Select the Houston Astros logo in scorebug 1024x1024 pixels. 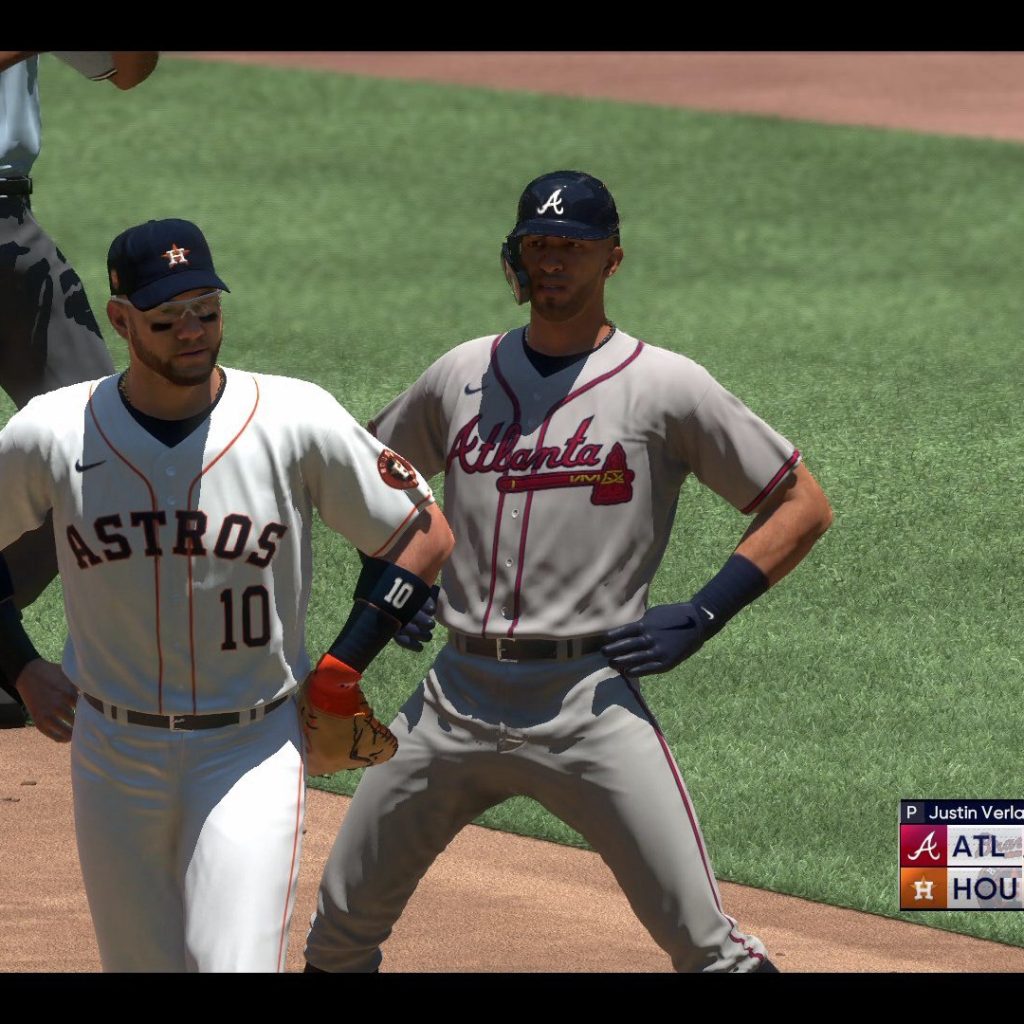tap(923, 888)
